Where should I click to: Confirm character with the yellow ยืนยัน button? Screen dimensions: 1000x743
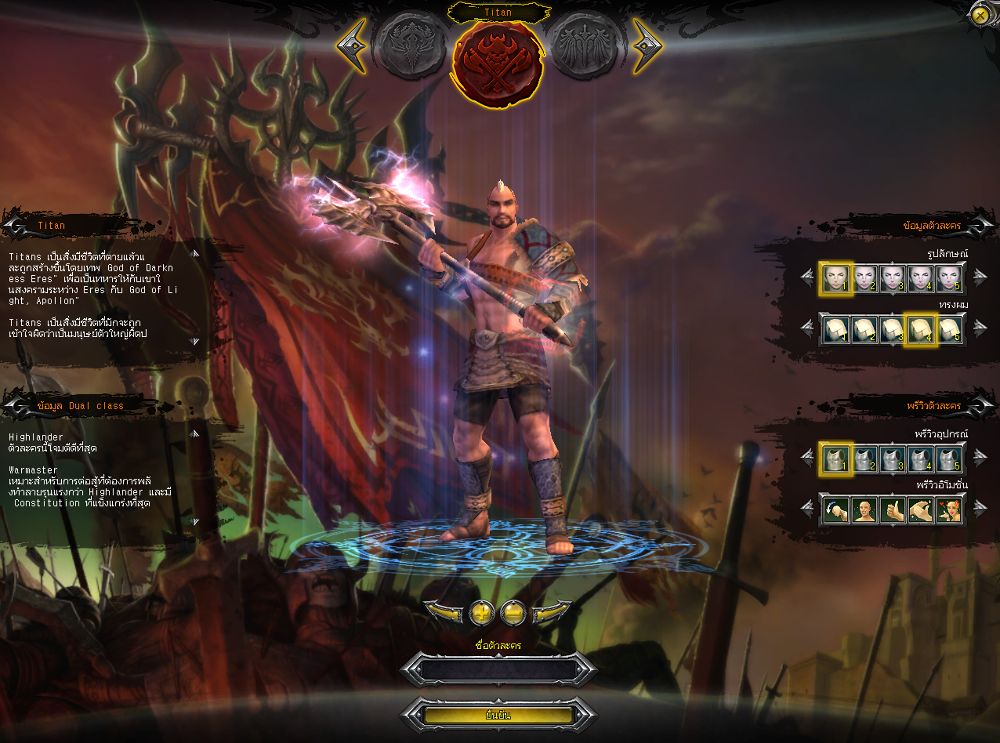499,715
